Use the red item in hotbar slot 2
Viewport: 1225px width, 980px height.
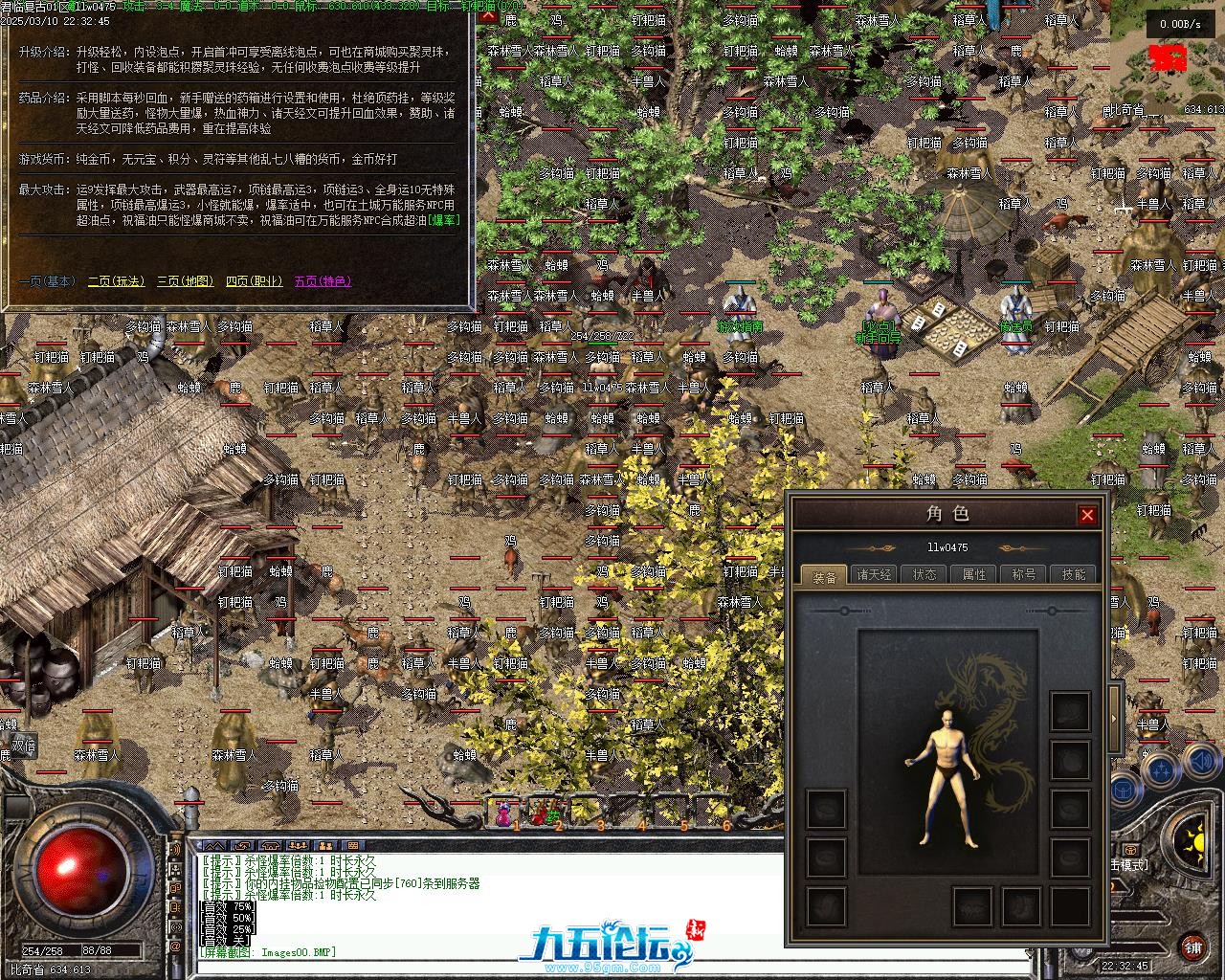[x=544, y=814]
